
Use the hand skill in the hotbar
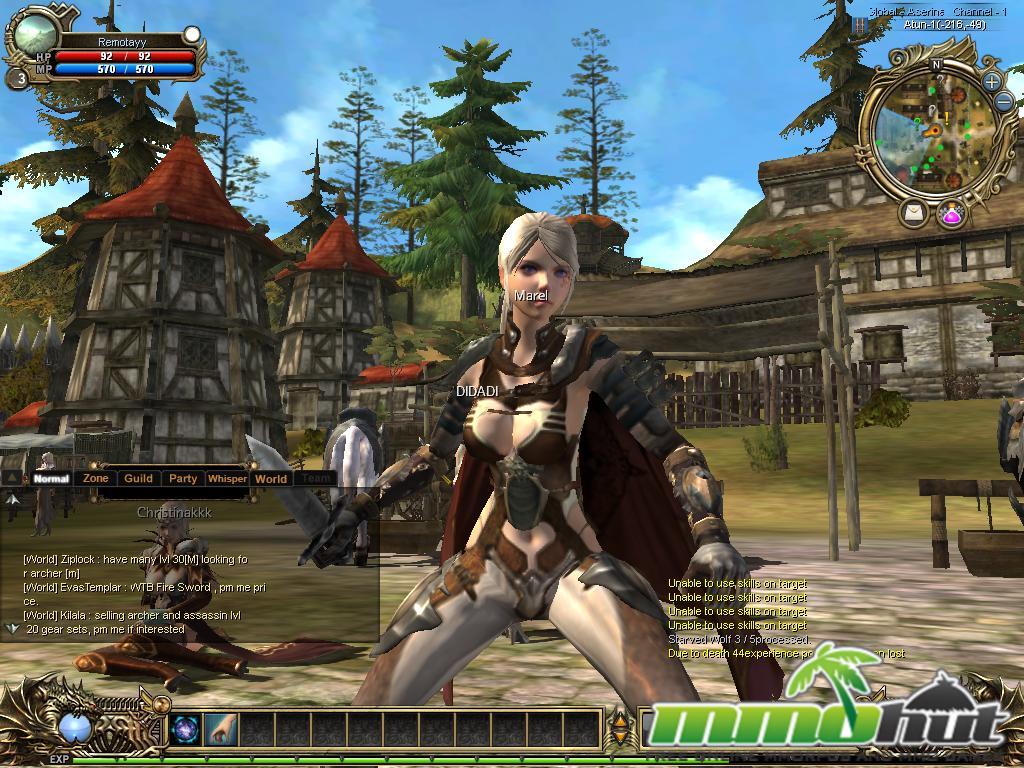point(219,729)
